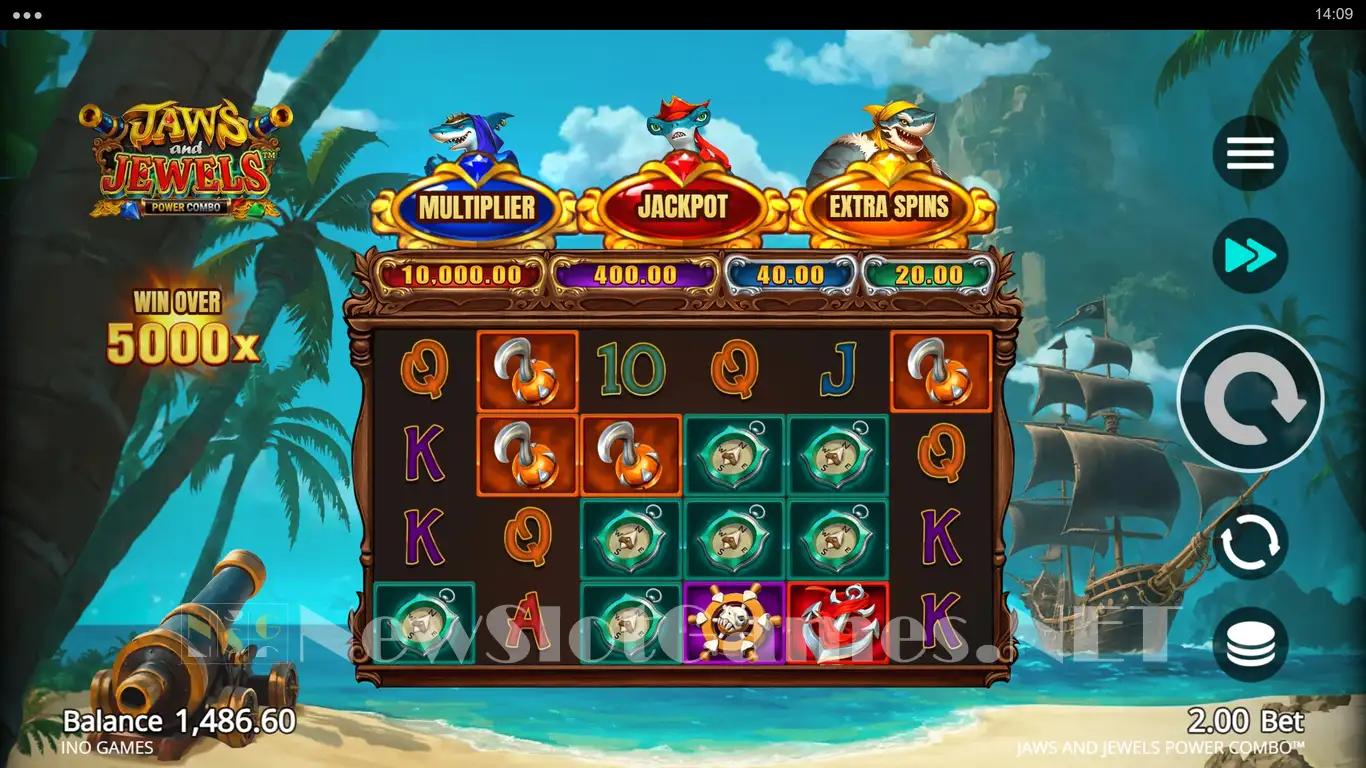Open the coin stack bet settings
The height and width of the screenshot is (768, 1366).
click(x=1250, y=644)
